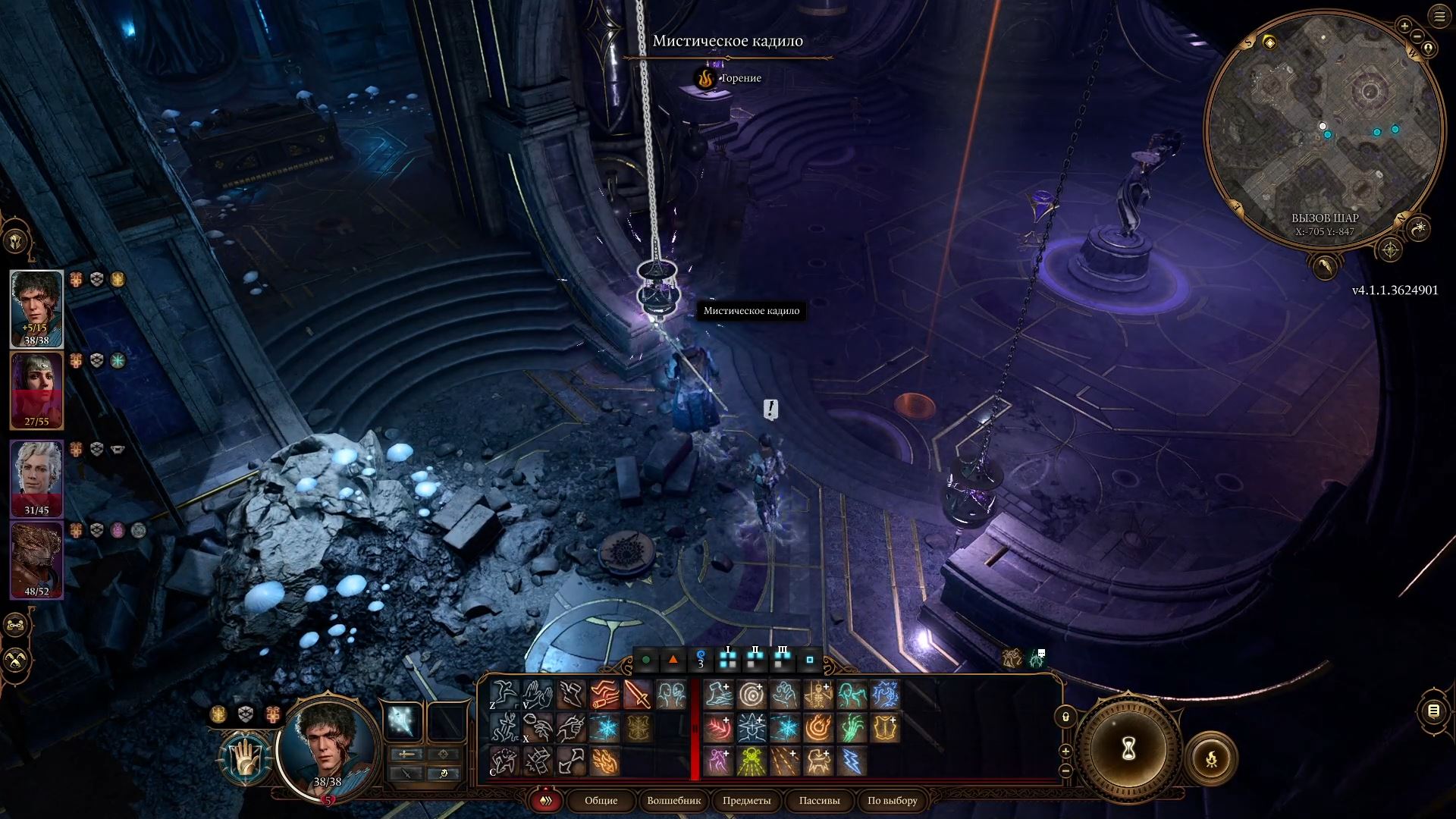1456x819 pixels.
Task: Switch to the По выбору tab
Action: pos(893,800)
